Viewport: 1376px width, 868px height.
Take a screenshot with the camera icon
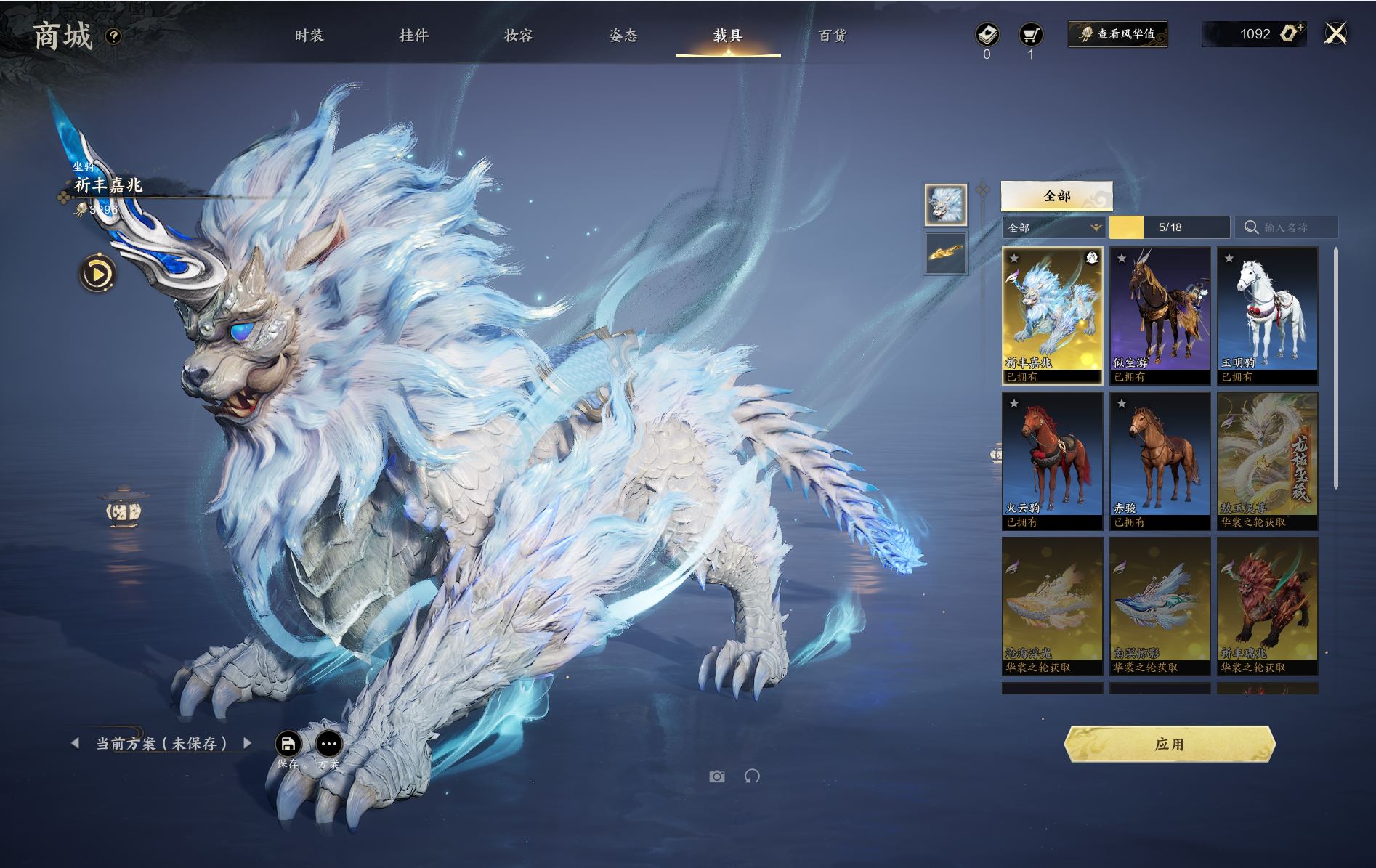point(717,776)
